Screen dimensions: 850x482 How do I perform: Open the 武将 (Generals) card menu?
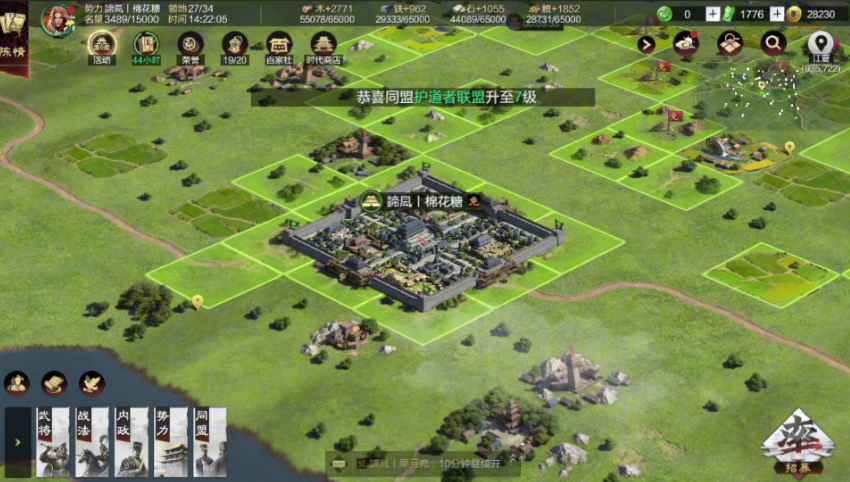pyautogui.click(x=52, y=441)
